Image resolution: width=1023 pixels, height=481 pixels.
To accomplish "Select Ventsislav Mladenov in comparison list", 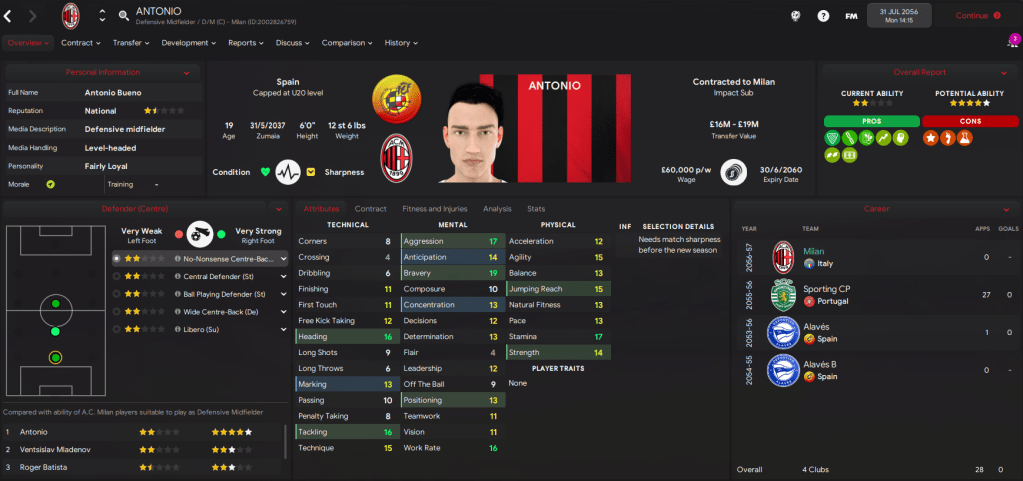I will (x=70, y=449).
